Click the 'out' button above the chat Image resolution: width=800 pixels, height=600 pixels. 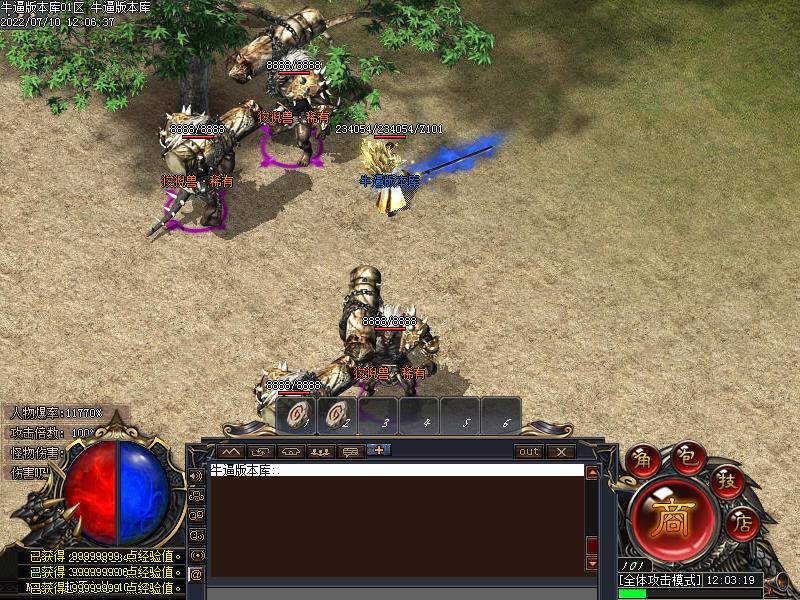[529, 452]
